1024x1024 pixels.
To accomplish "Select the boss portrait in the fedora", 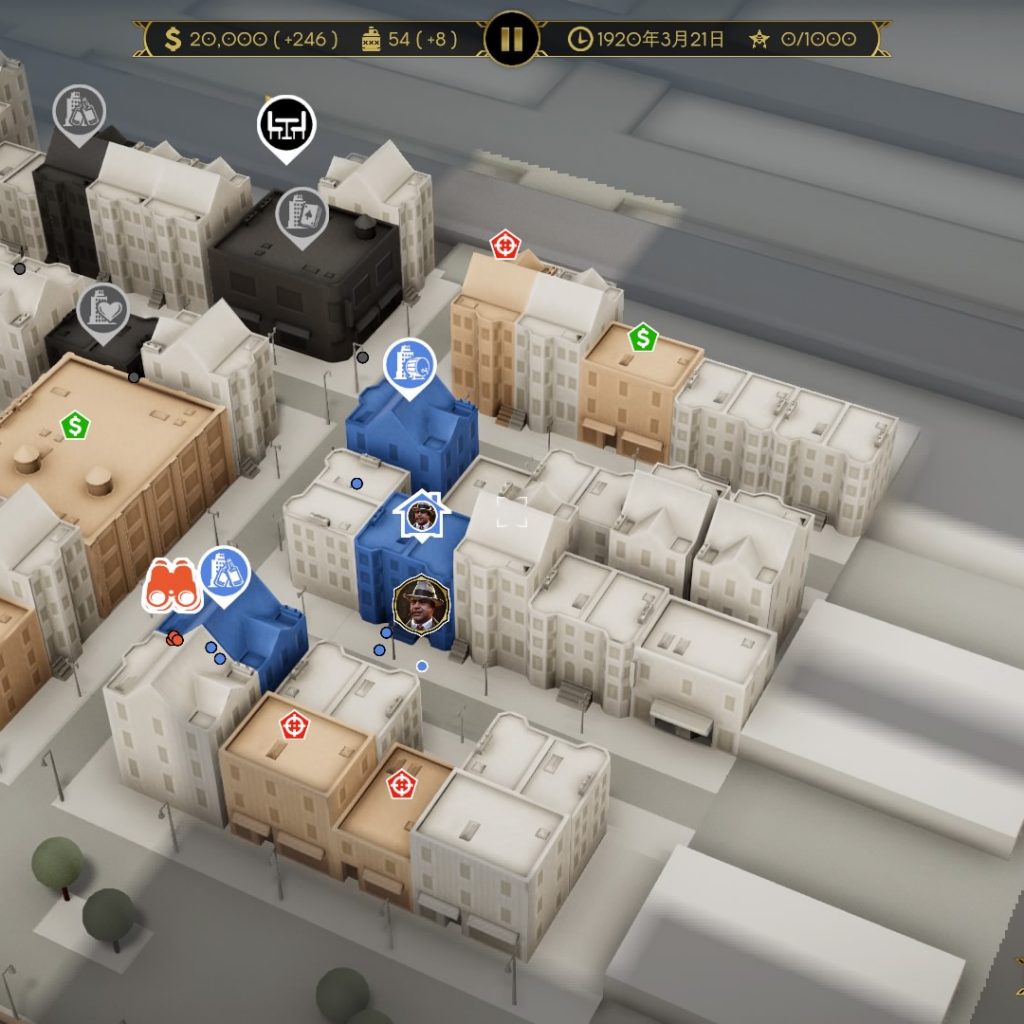I will click(421, 604).
